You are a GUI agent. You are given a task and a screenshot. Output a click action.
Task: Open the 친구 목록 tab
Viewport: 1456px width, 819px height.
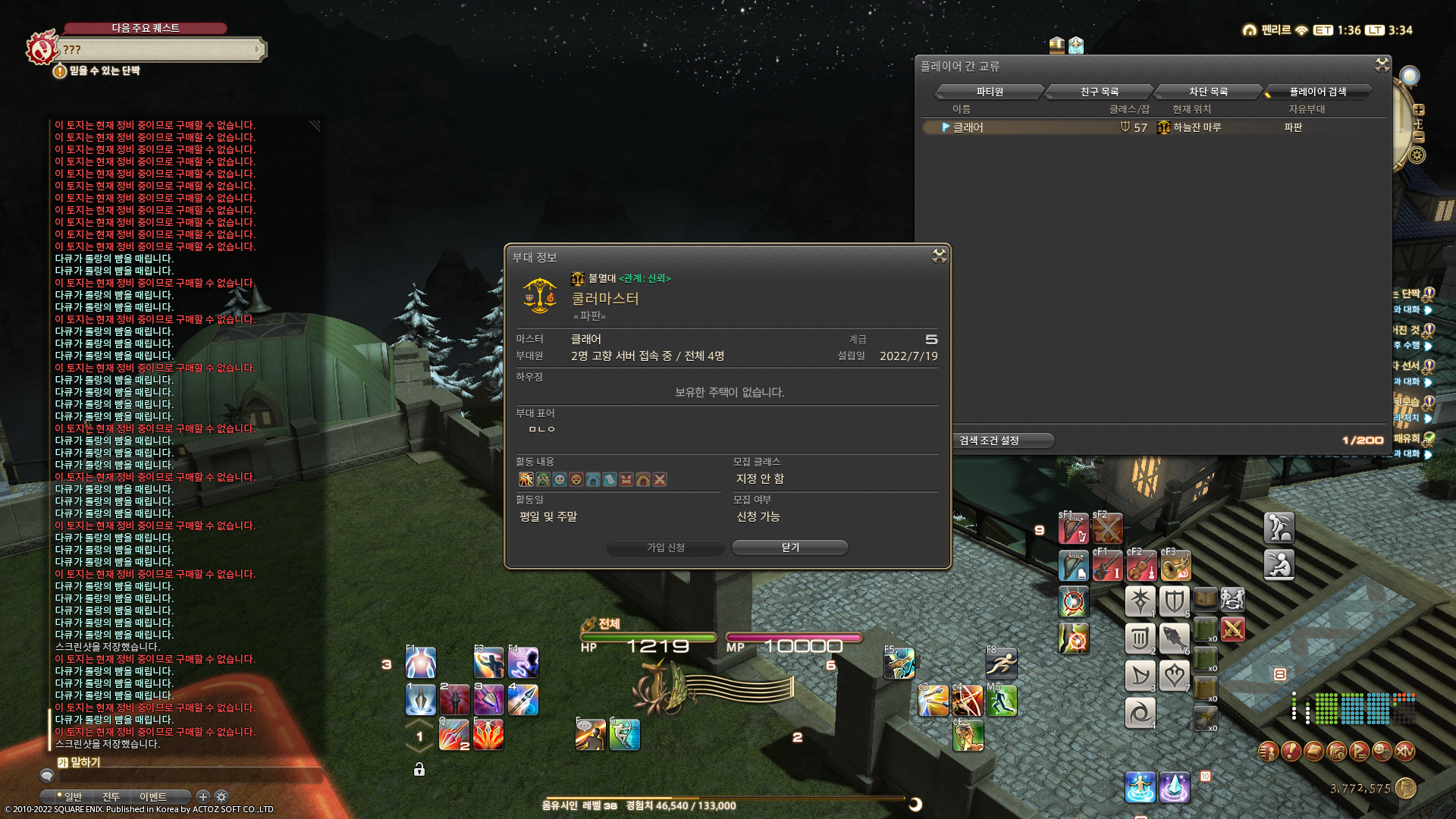point(1099,92)
